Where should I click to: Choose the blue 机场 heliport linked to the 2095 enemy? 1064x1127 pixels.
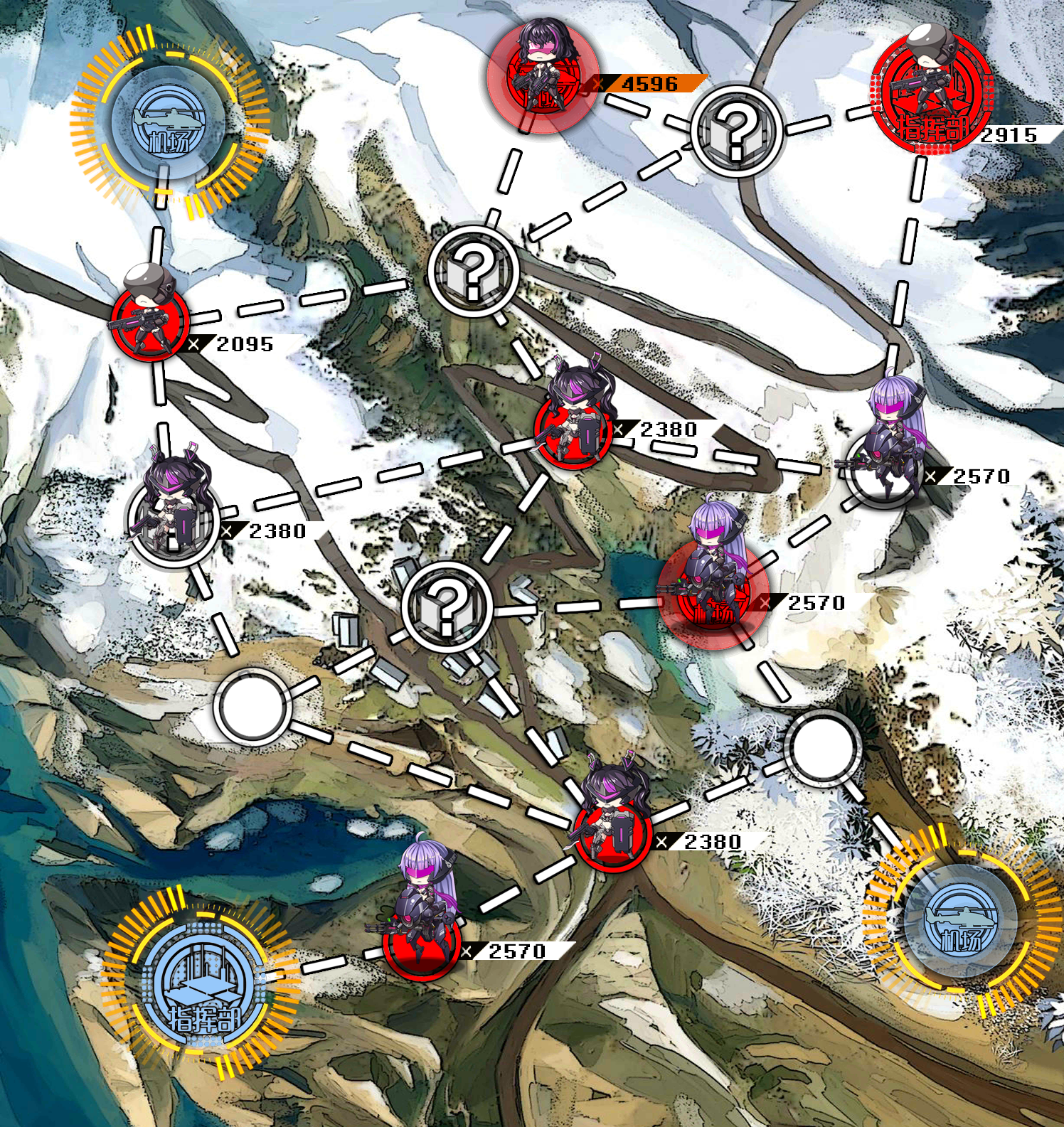[169, 122]
